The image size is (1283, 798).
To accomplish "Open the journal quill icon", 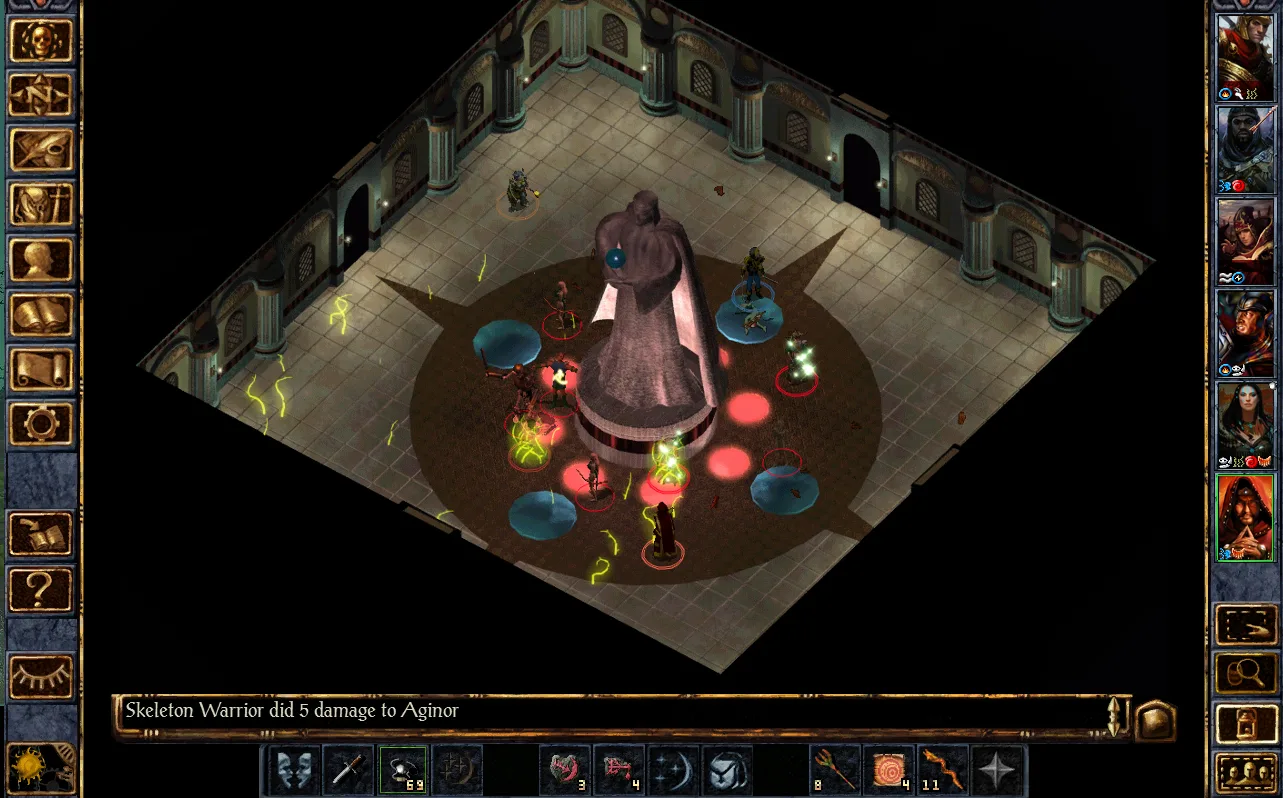I will click(41, 150).
